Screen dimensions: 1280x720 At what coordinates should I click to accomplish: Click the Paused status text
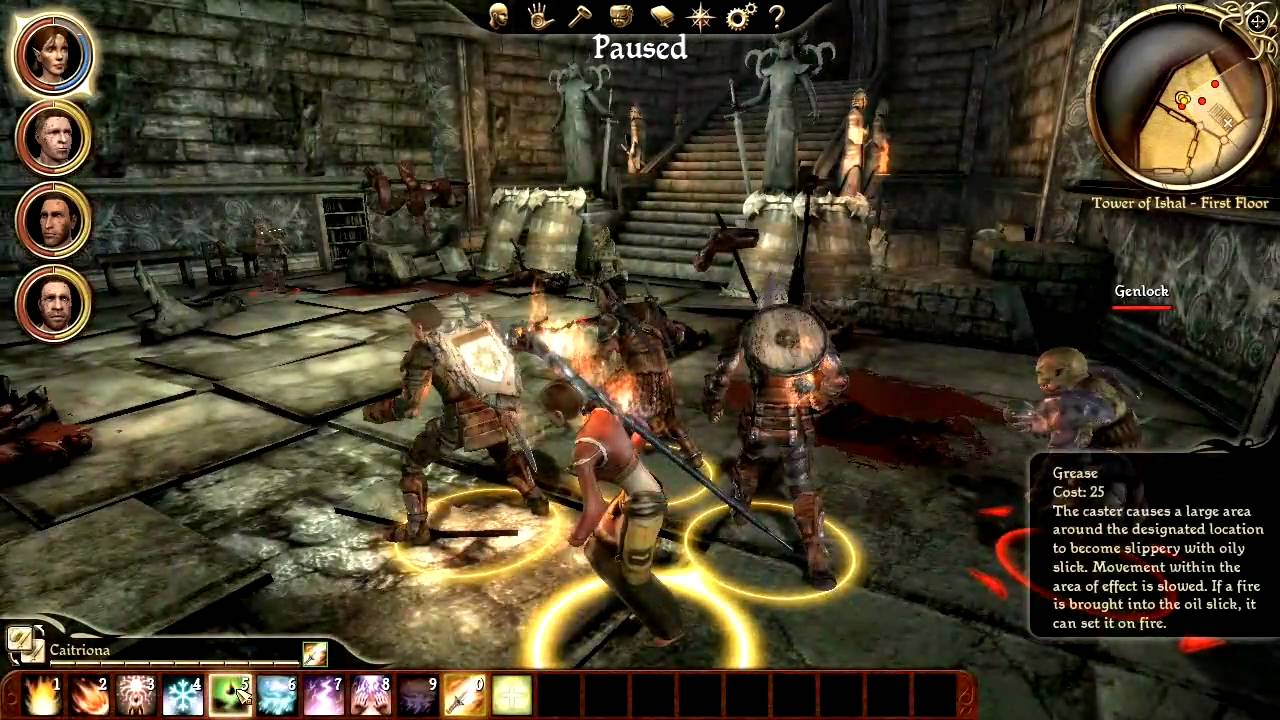tap(639, 48)
